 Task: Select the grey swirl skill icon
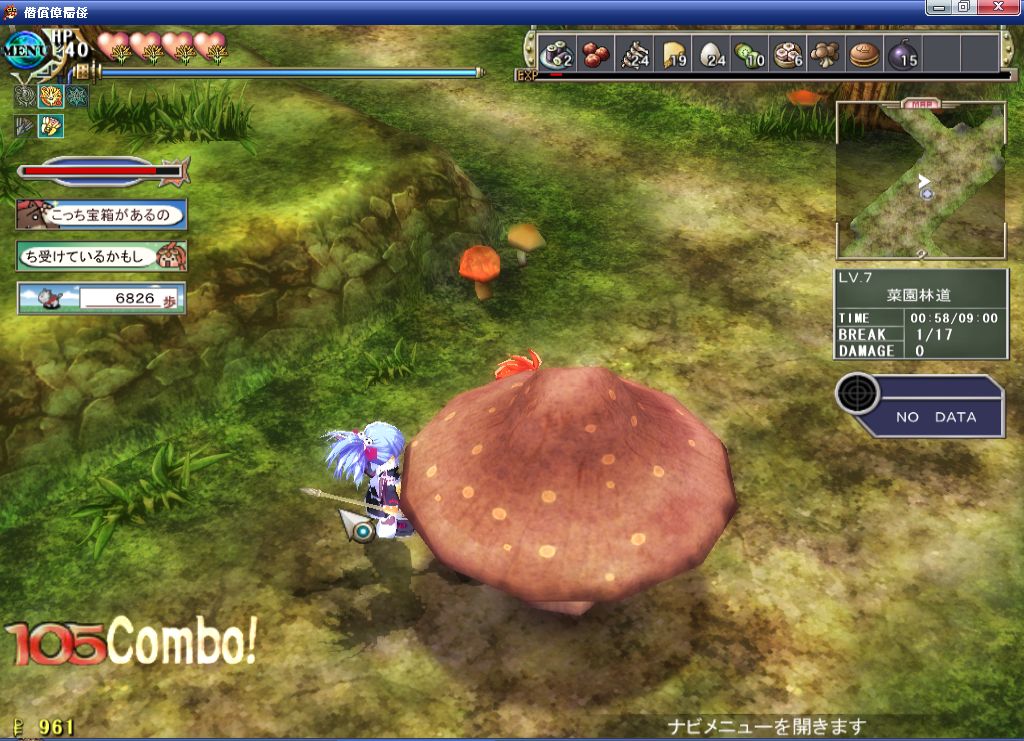[x=25, y=97]
